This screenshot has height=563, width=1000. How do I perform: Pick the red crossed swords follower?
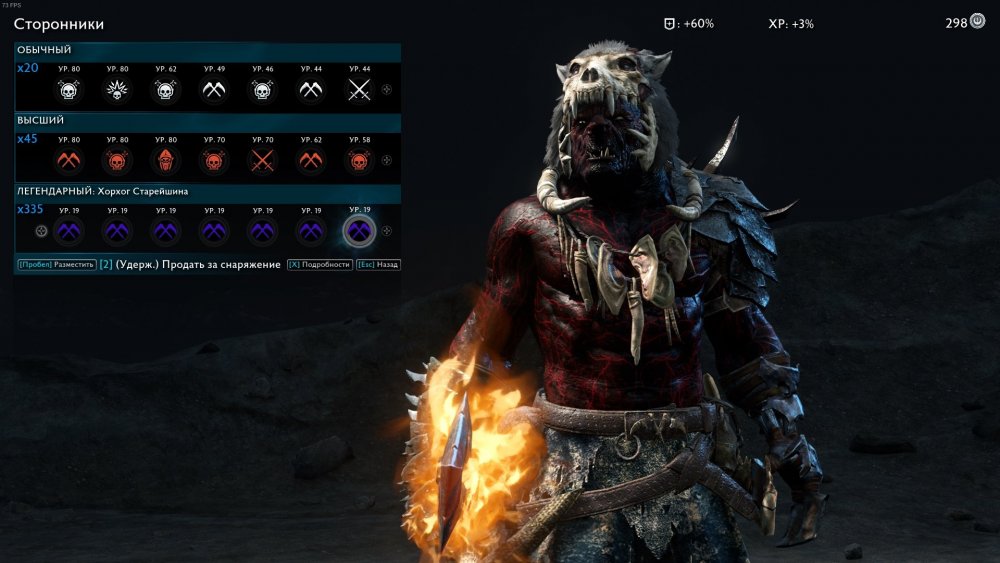(262, 160)
